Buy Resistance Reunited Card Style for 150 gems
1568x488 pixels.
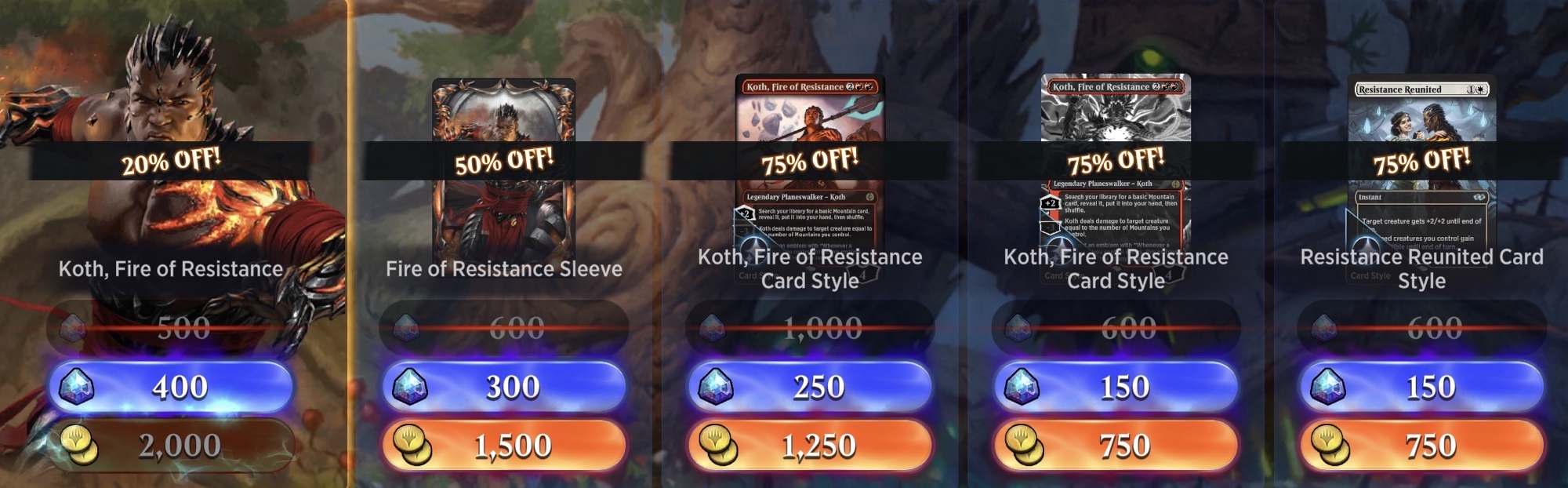(1421, 387)
